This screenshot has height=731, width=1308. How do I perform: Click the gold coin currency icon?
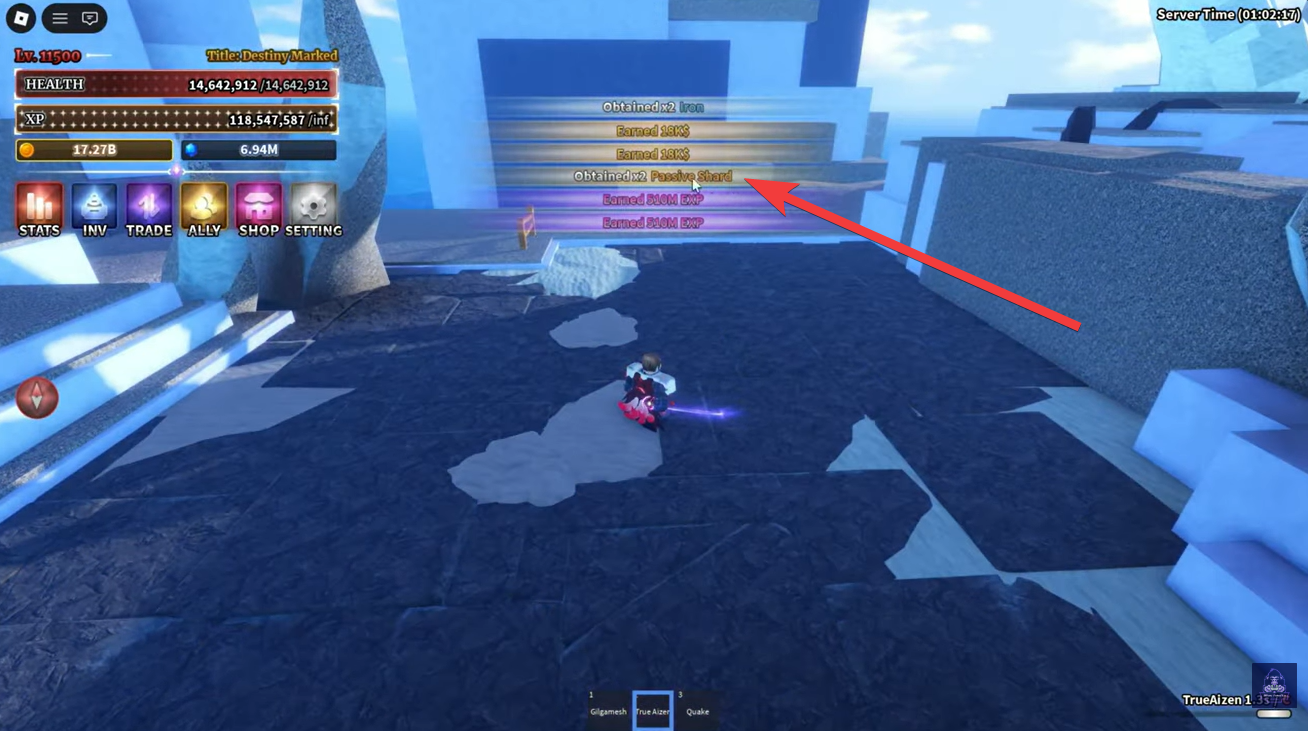point(28,149)
